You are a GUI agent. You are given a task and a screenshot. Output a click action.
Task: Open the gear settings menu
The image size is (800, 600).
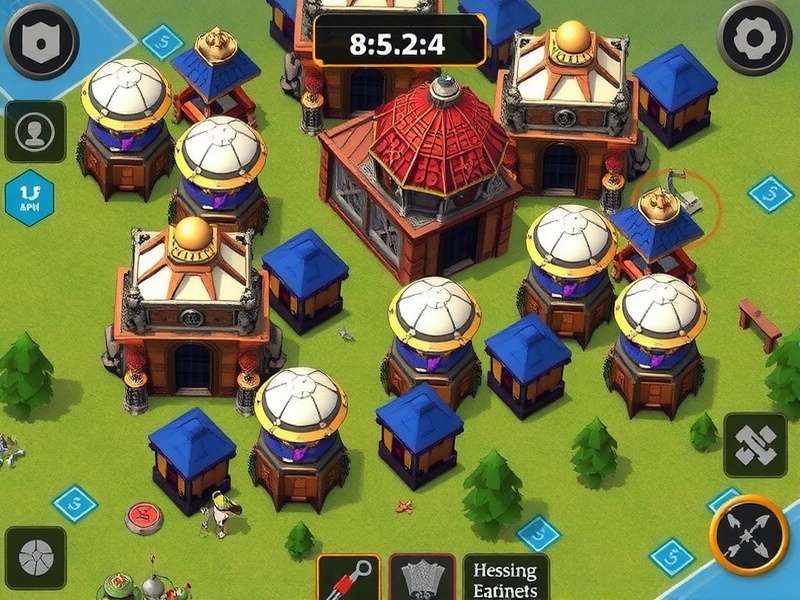pyautogui.click(x=756, y=37)
